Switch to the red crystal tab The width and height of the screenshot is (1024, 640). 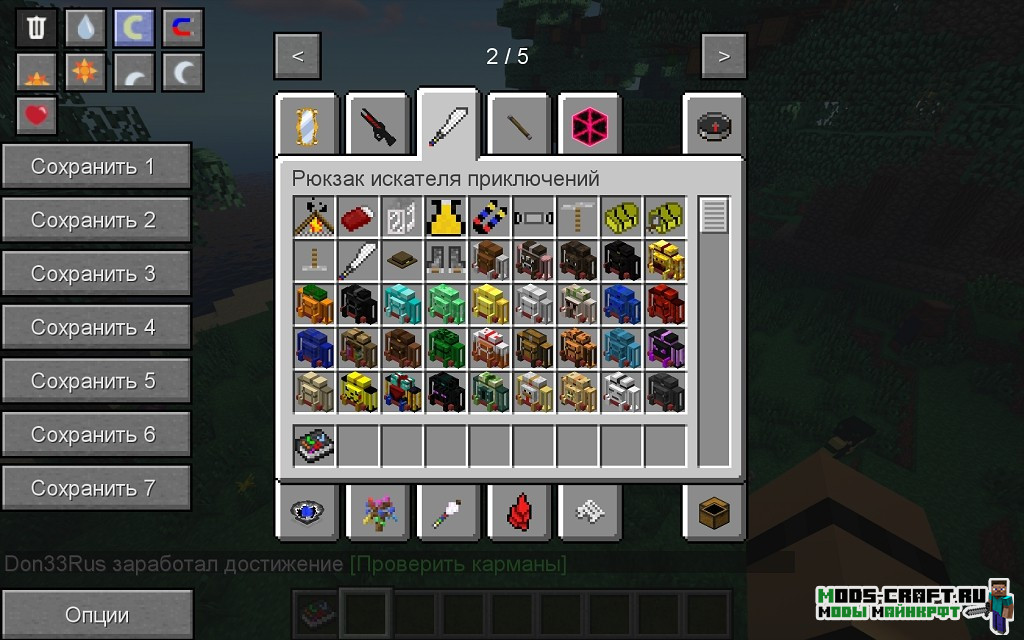tap(519, 513)
